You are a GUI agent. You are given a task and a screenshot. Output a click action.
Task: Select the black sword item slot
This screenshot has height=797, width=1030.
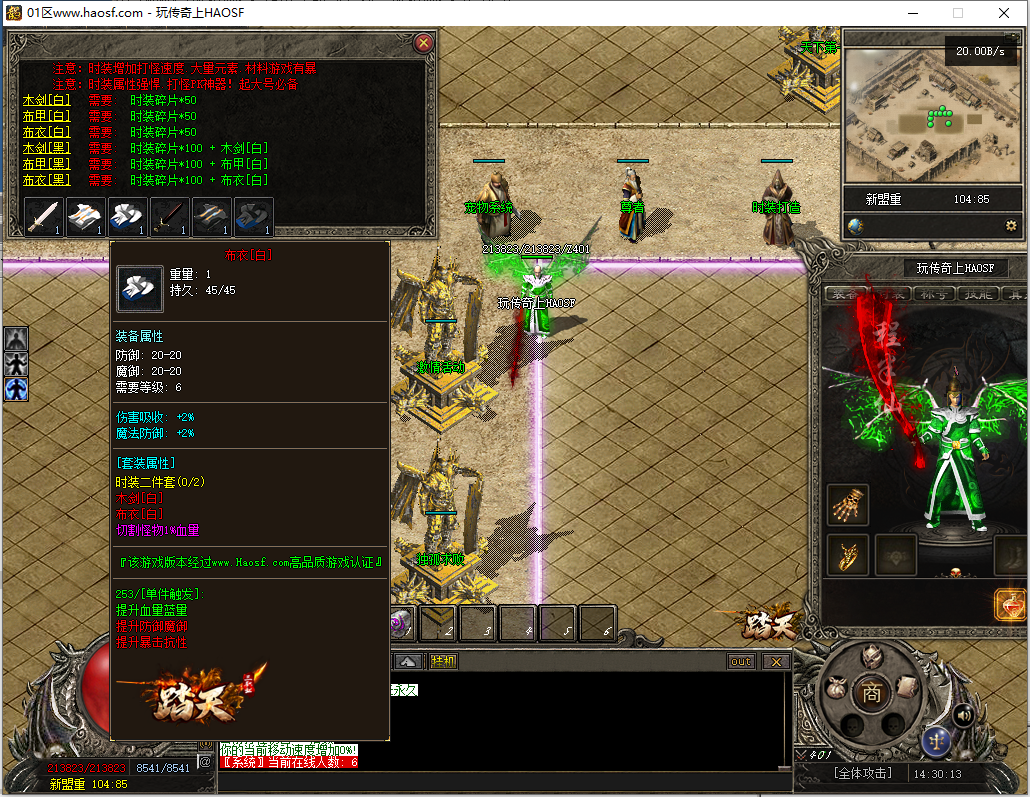[169, 217]
